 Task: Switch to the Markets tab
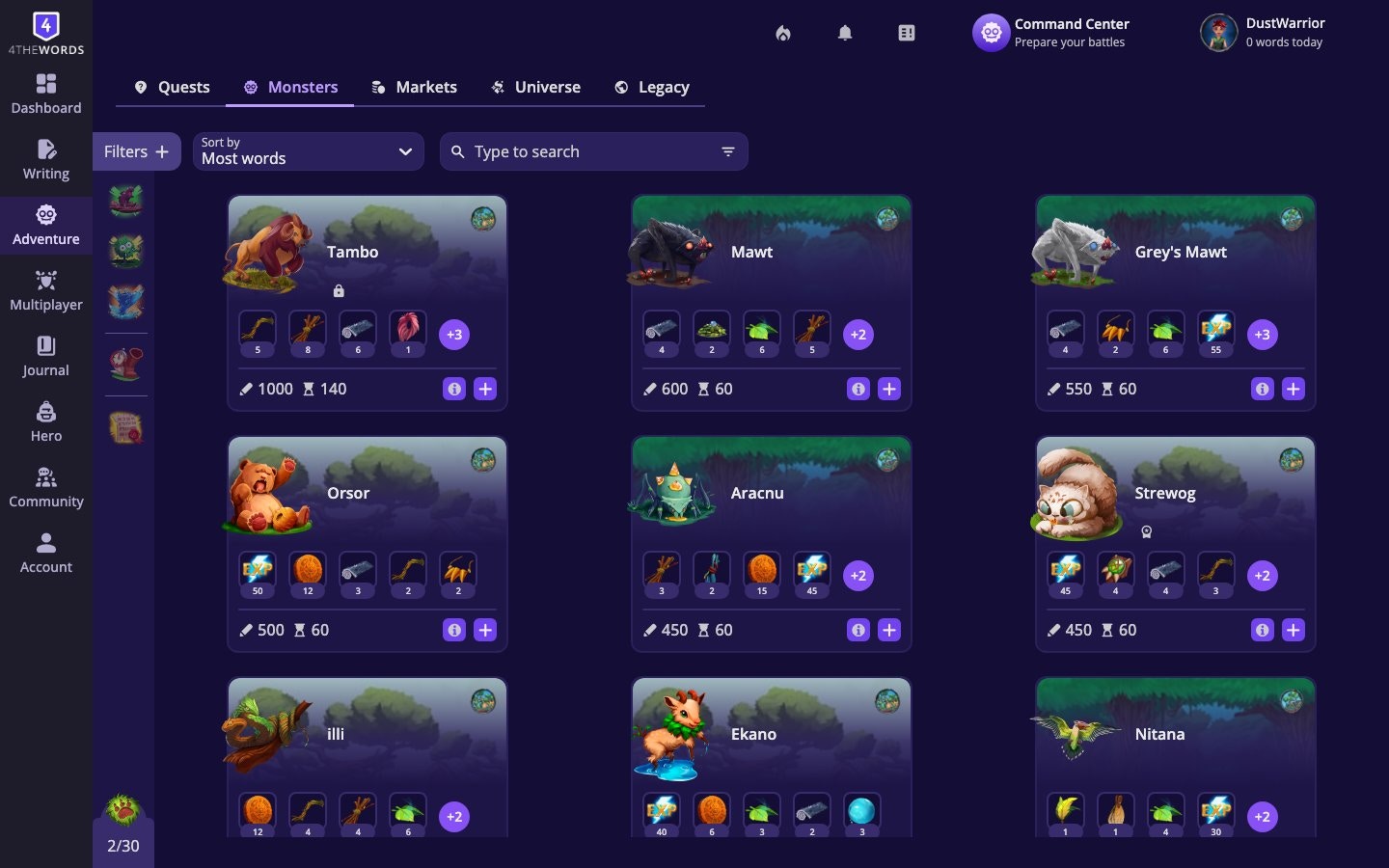(x=414, y=87)
